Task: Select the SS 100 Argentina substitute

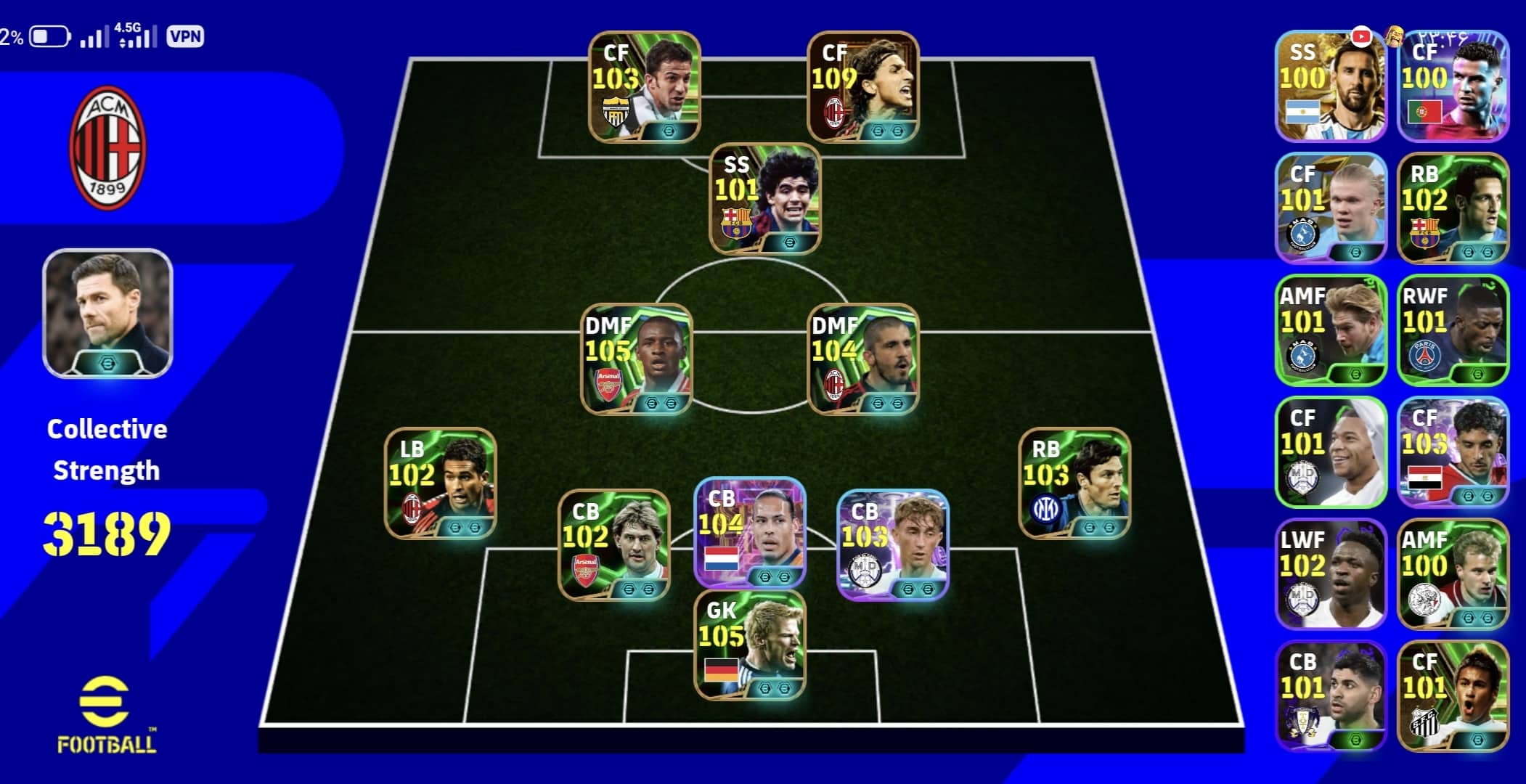Action: click(x=1330, y=86)
